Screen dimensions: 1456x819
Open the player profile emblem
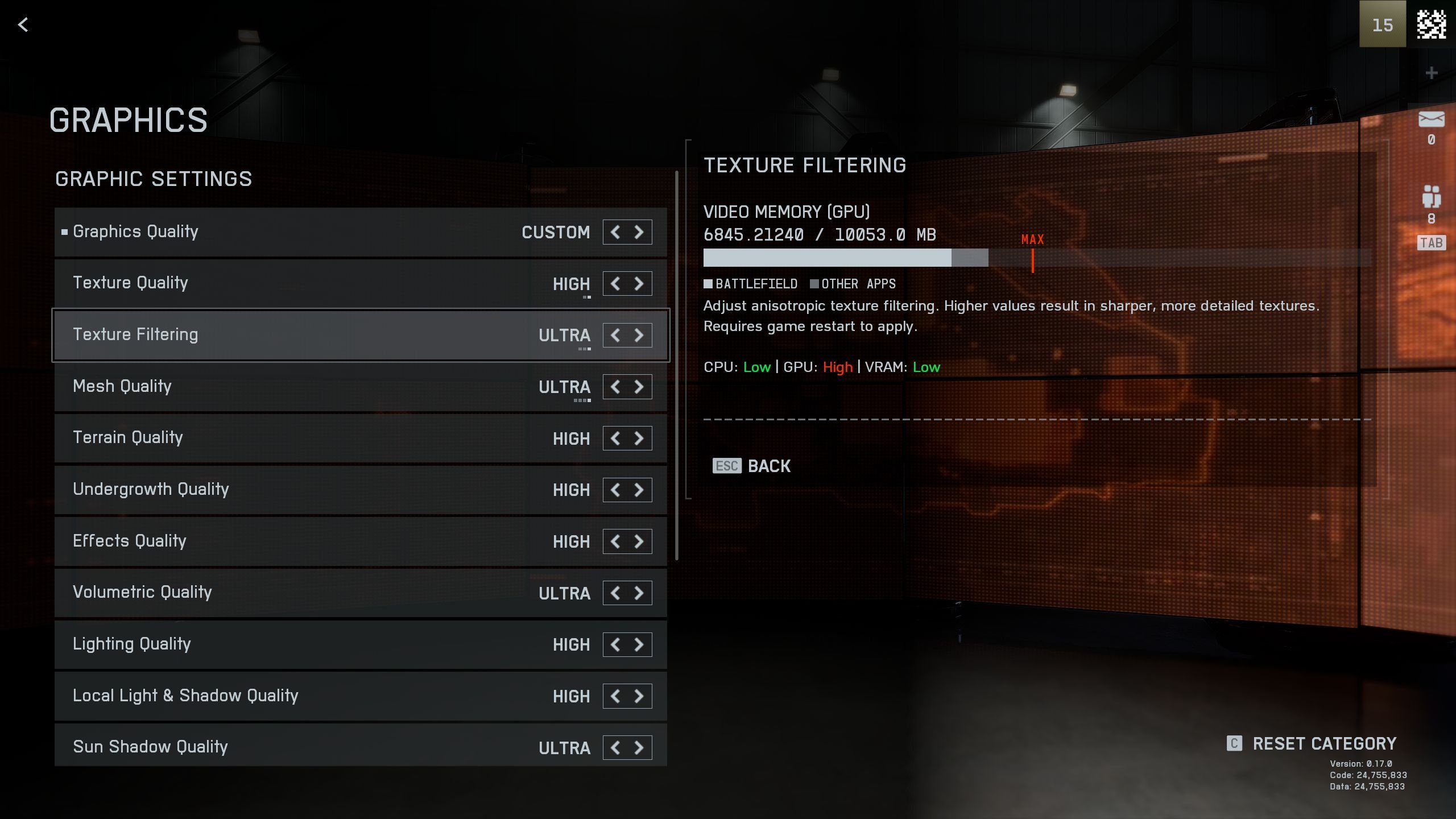pos(1431,24)
